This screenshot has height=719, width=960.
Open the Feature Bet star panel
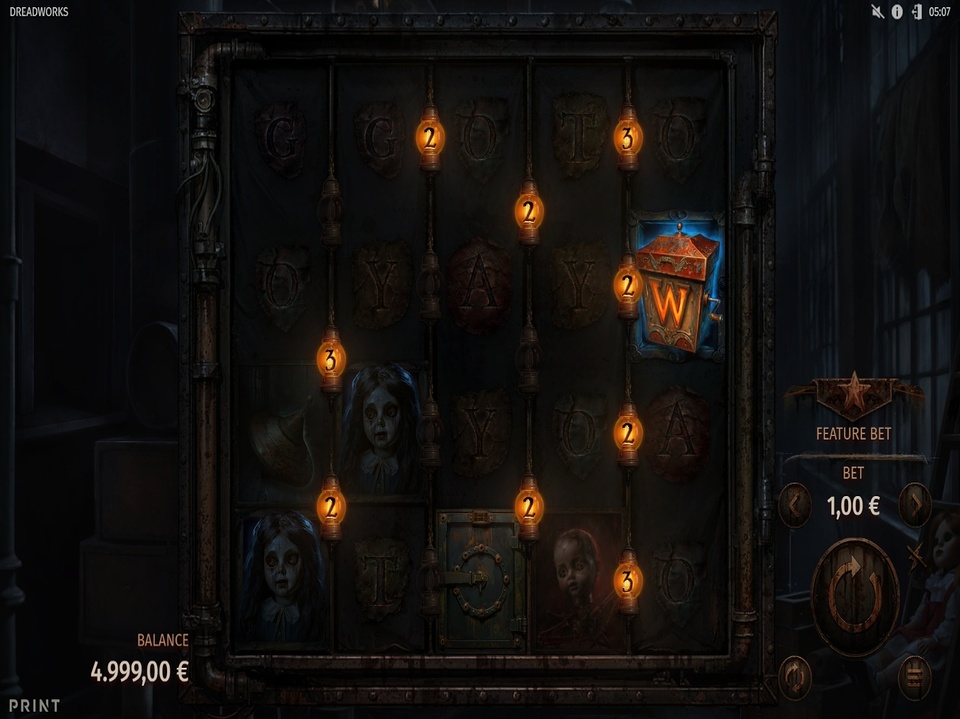click(853, 397)
